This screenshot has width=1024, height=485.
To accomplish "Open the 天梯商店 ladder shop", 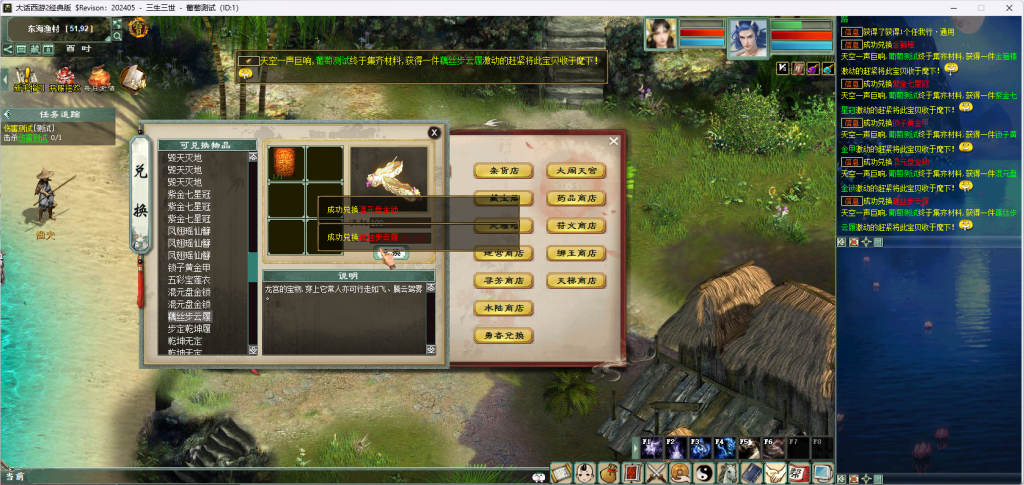I will [x=576, y=281].
